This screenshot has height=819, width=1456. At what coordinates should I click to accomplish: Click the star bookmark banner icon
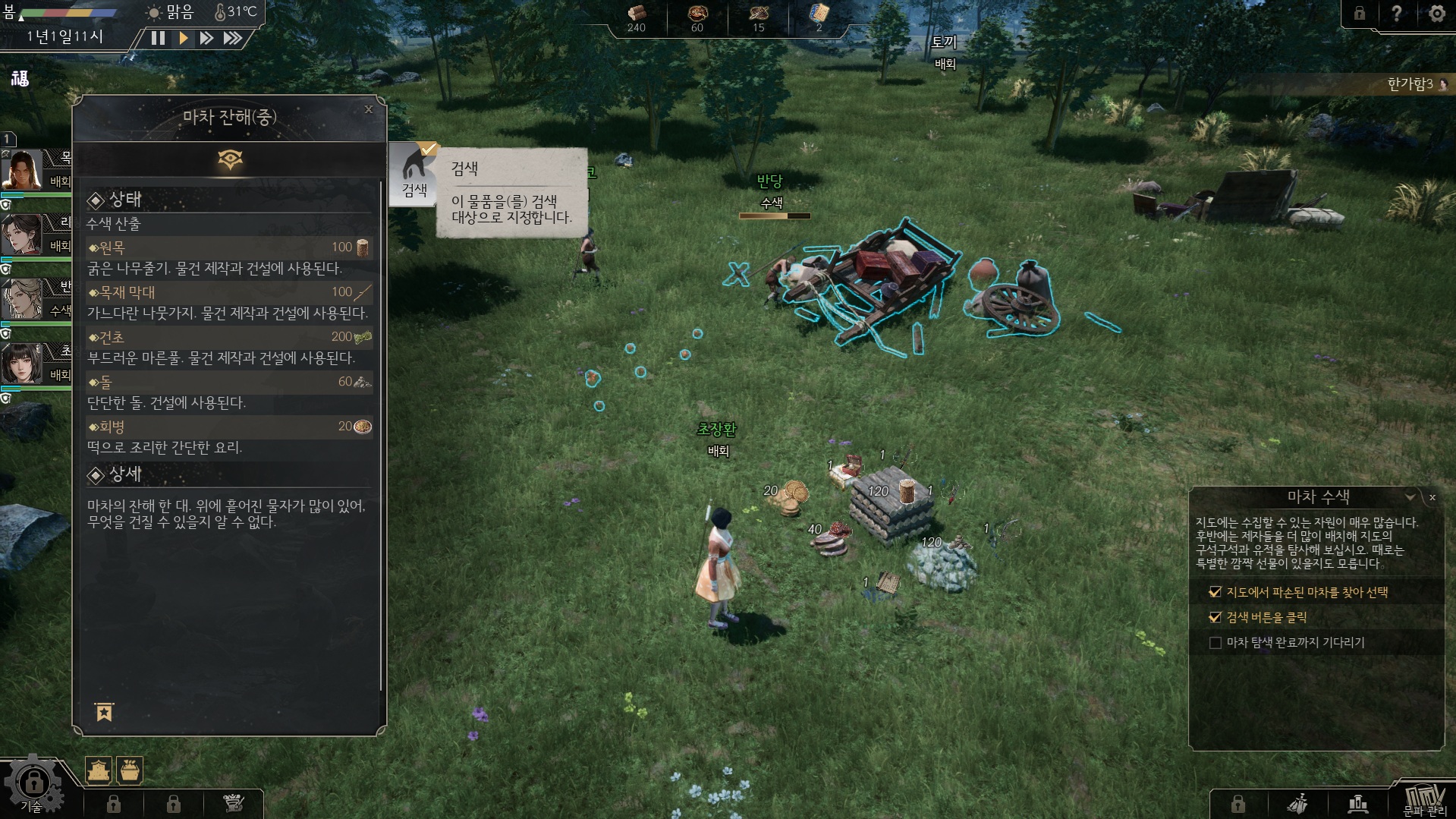(x=104, y=712)
